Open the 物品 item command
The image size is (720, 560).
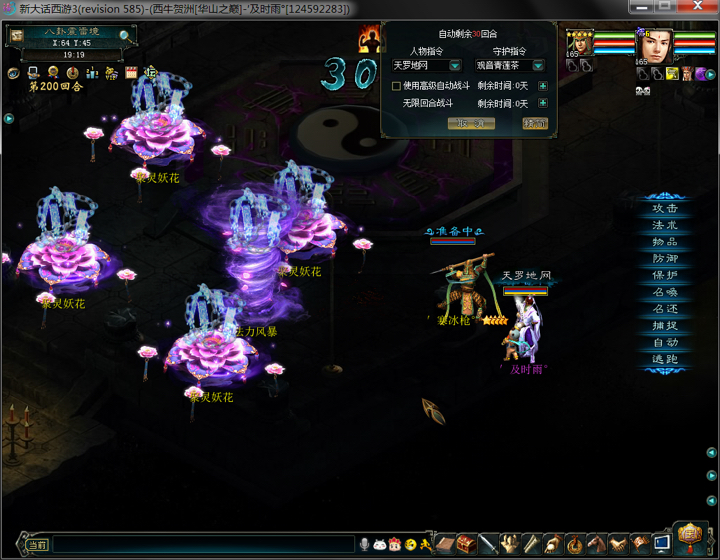pos(665,242)
